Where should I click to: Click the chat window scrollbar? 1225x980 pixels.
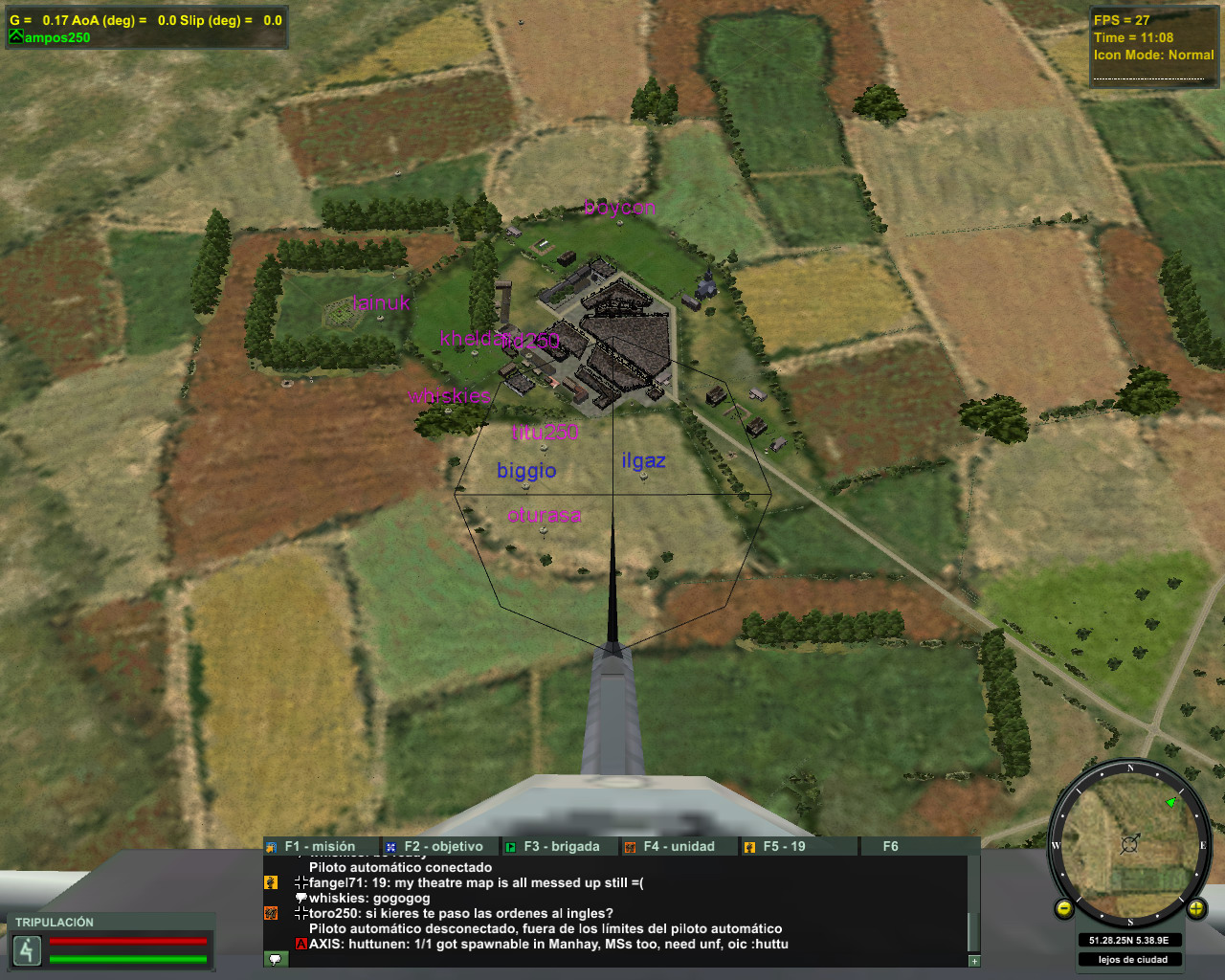[x=973, y=904]
